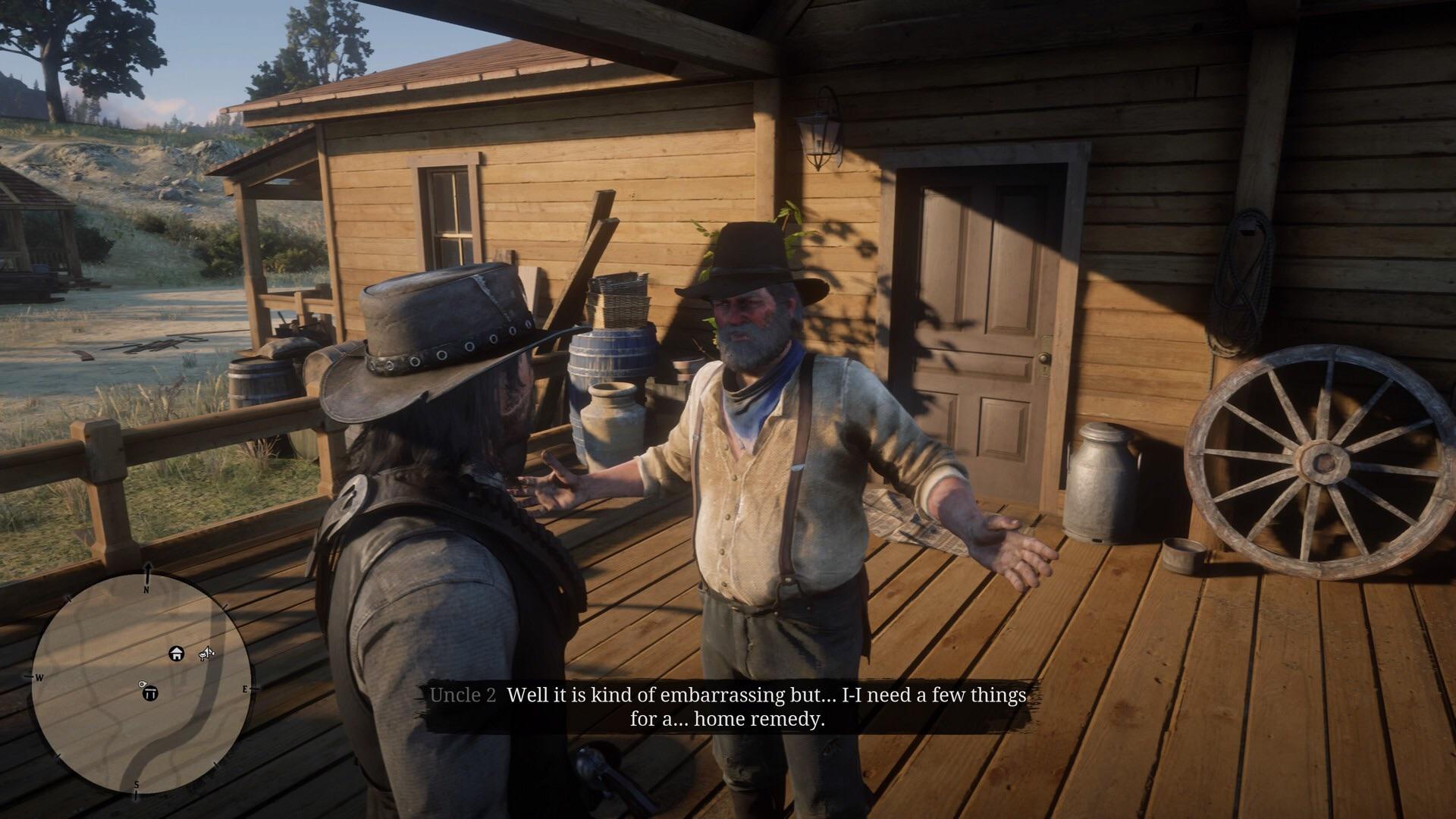Select the N compass letter on the minimap
Viewport: 1456px width, 819px height.
[146, 589]
